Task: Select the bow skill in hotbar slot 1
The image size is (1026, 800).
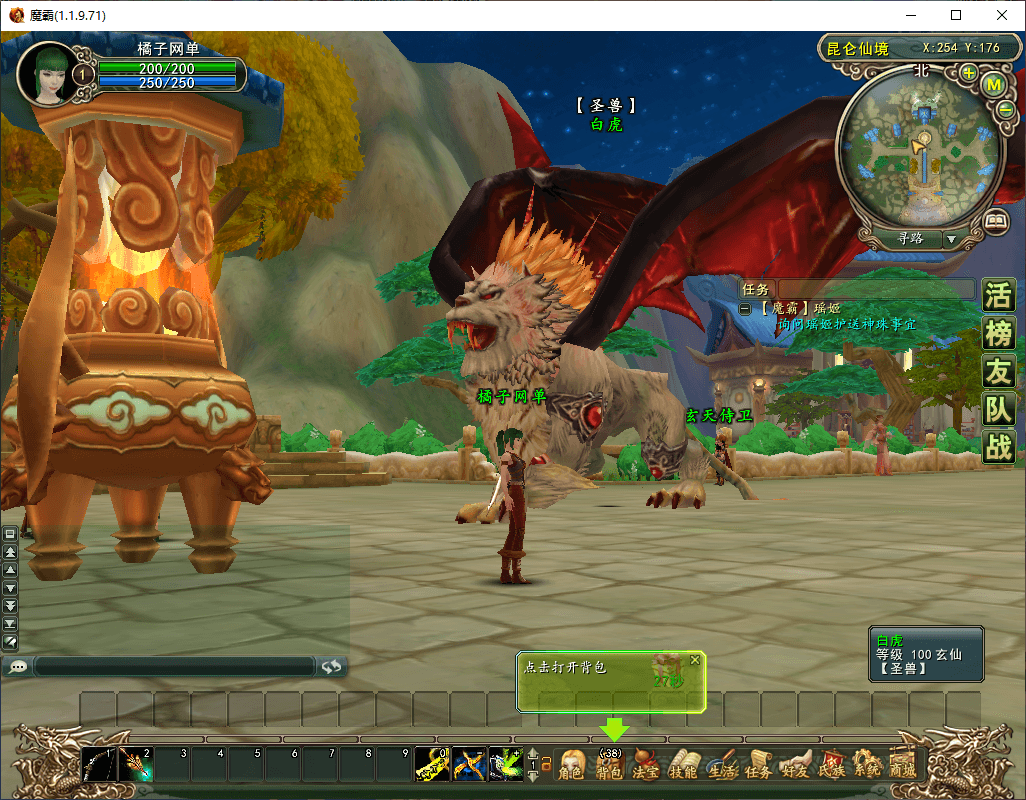Action: coord(99,765)
